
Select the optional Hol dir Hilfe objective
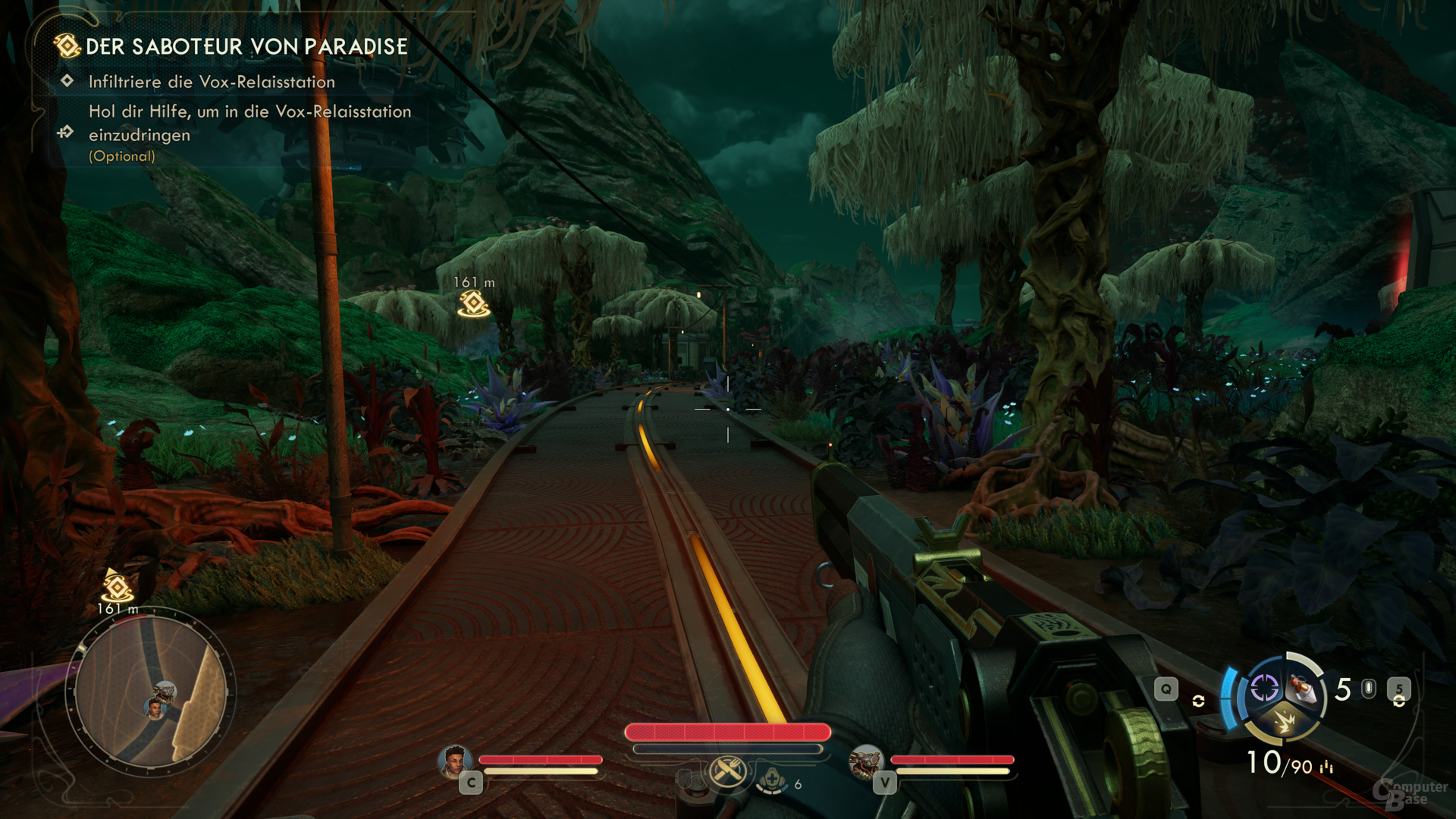point(249,123)
